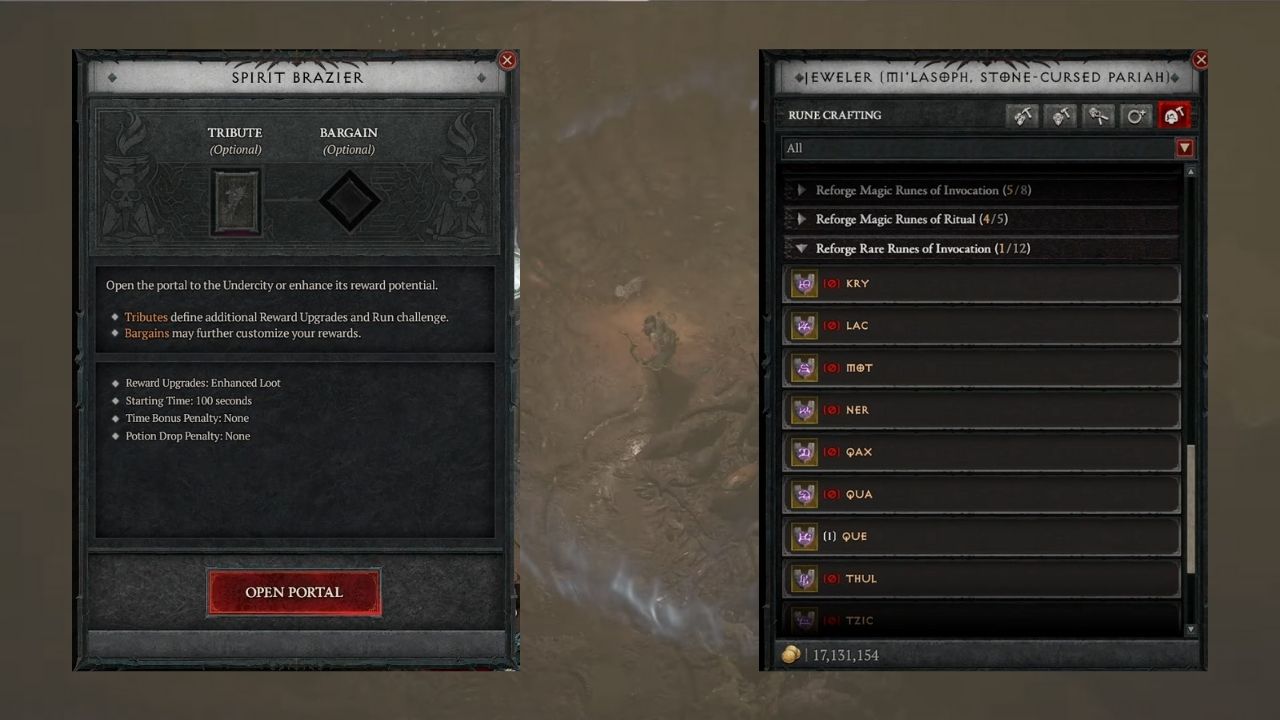Viewport: 1280px width, 720px height.
Task: Expand Reforge Magic Runes of Ritual
Action: 801,219
